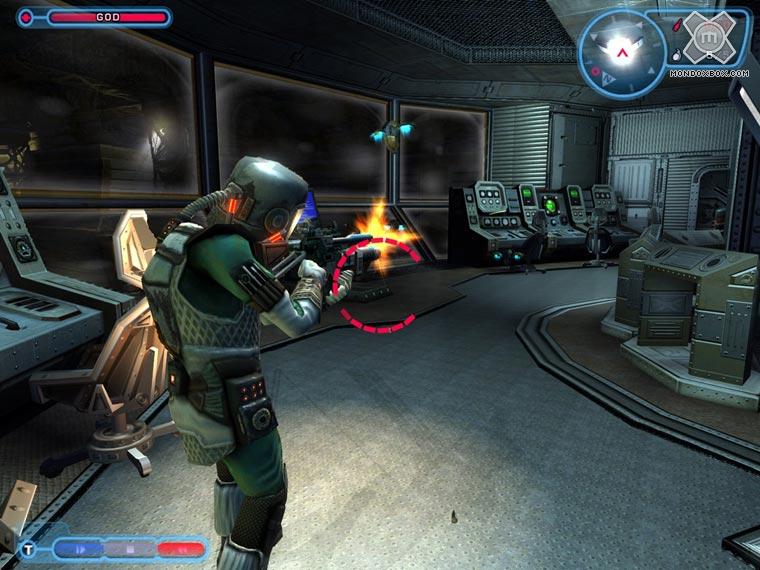Select the red bullet ammo icon

click(x=679, y=23)
